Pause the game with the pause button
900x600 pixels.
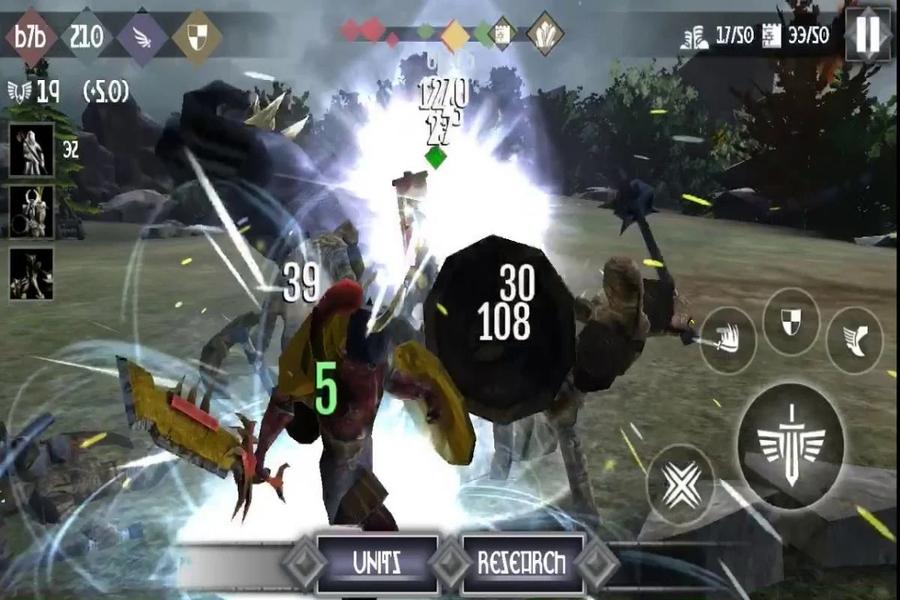click(868, 33)
